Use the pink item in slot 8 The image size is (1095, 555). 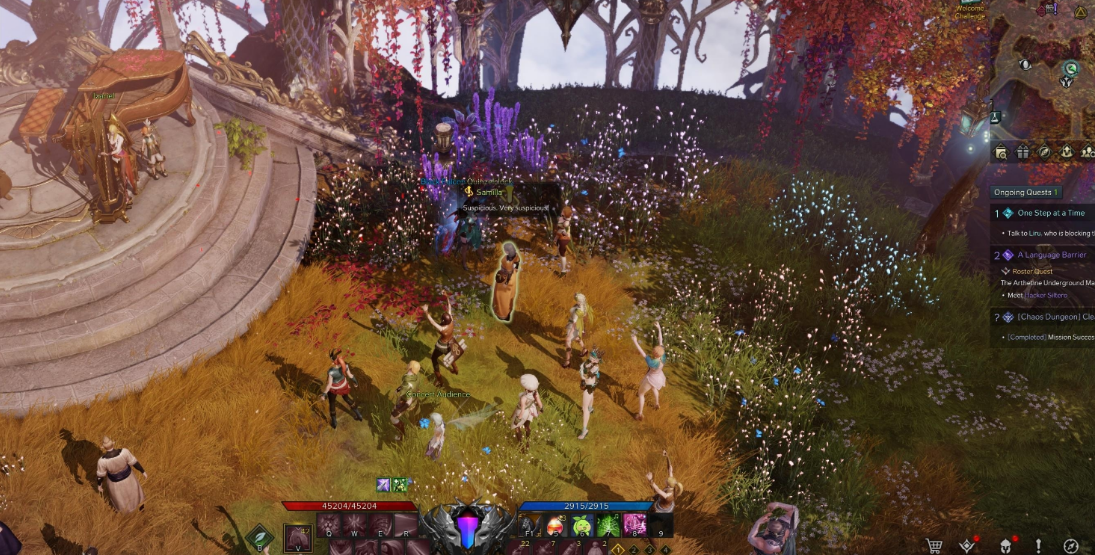pos(635,526)
